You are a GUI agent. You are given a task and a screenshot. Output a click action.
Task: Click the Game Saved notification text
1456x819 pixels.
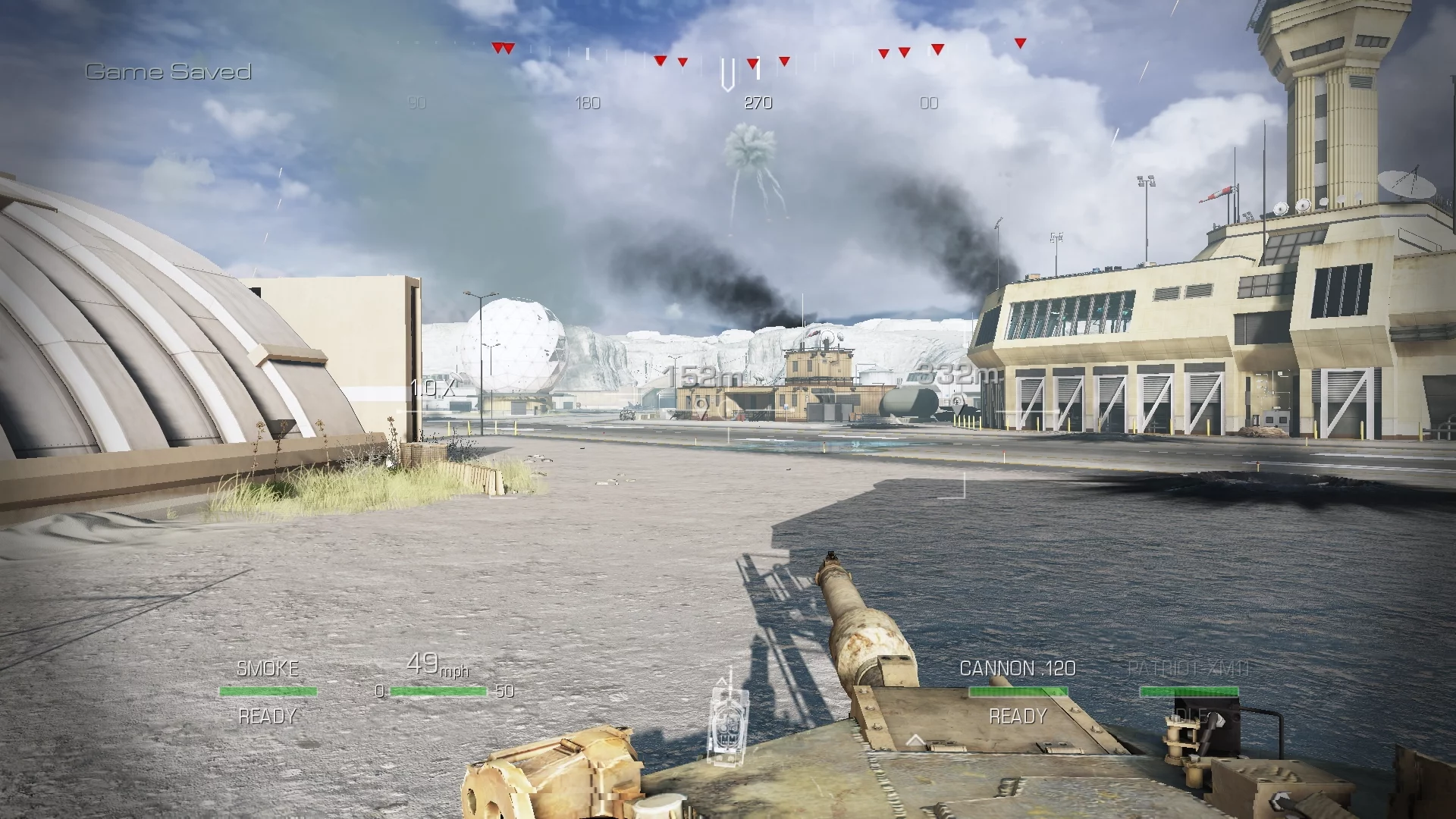[168, 72]
